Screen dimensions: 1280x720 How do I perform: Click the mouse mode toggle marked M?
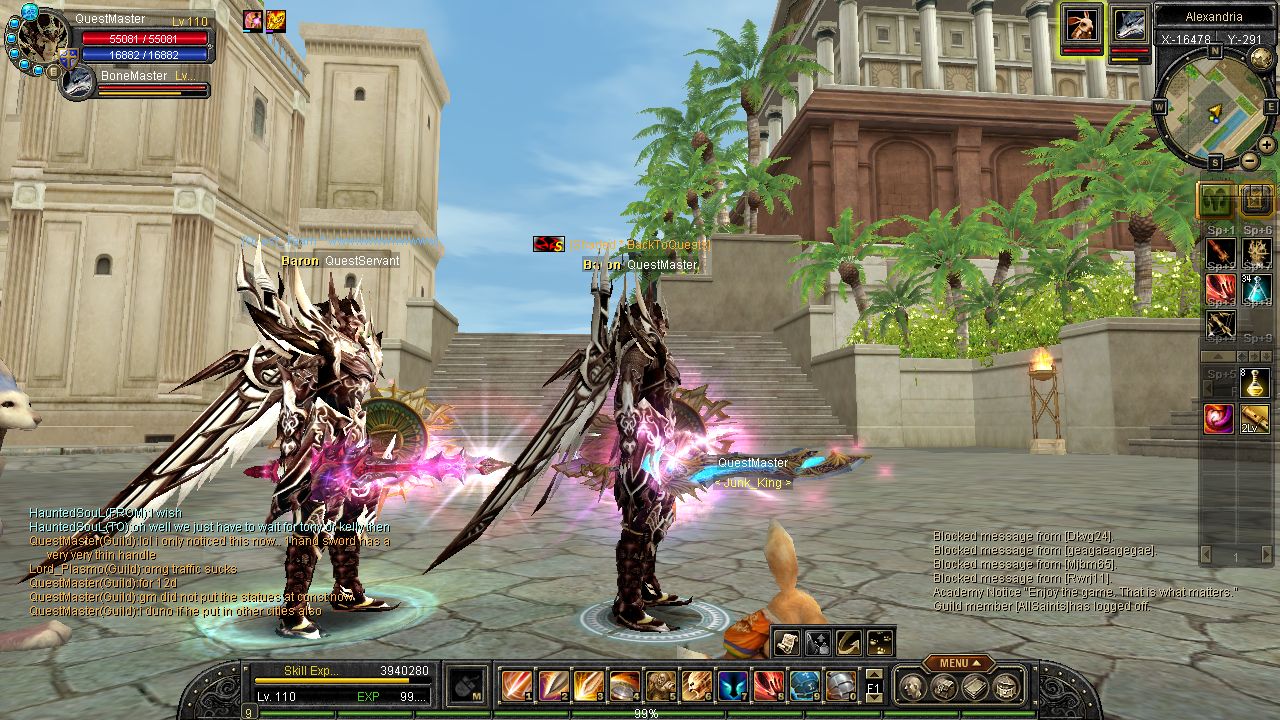(465, 686)
